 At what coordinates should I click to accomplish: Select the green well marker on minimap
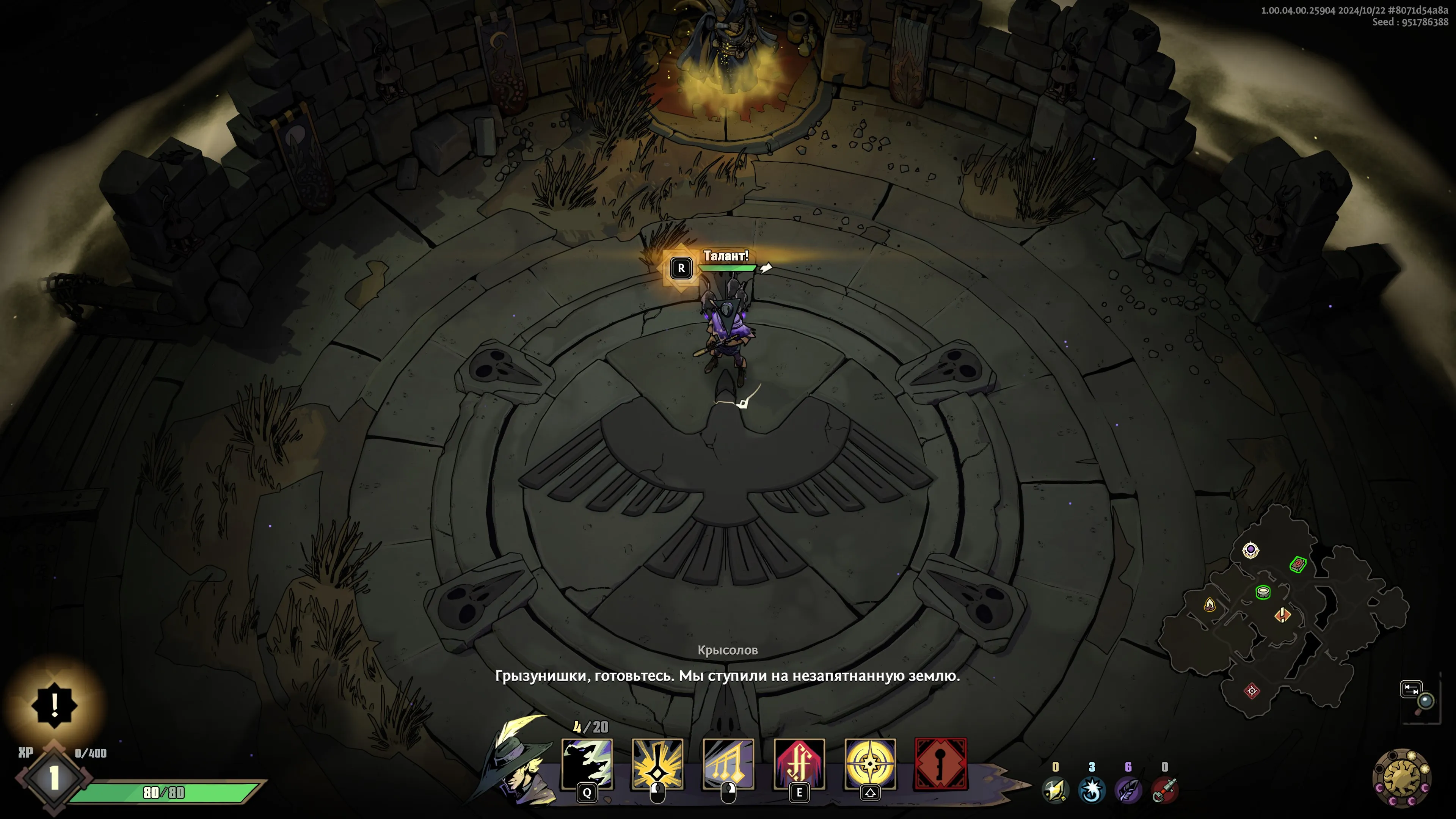(1263, 592)
